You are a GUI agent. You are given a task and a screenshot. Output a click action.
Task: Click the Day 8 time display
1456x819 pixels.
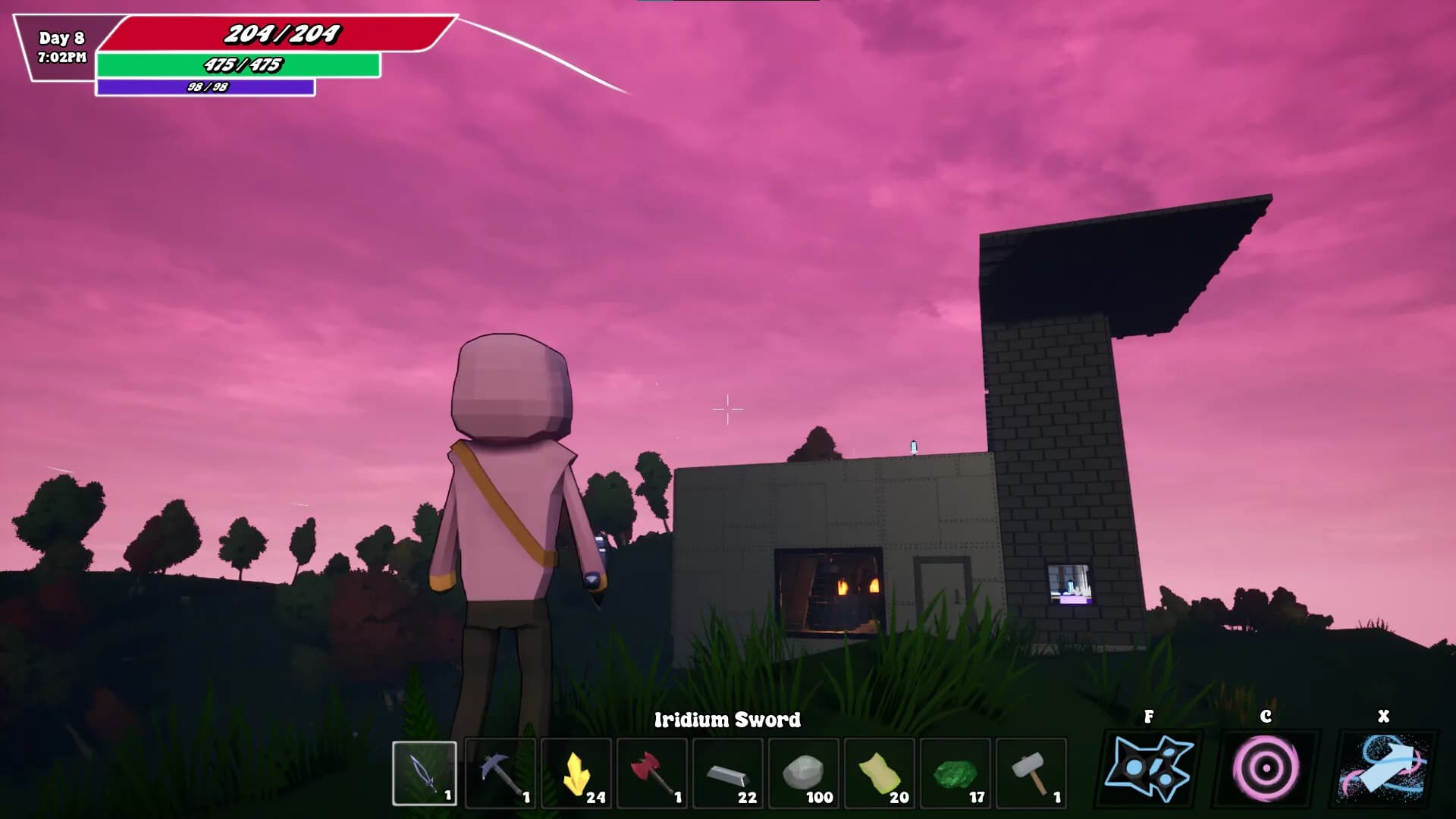coord(61,44)
